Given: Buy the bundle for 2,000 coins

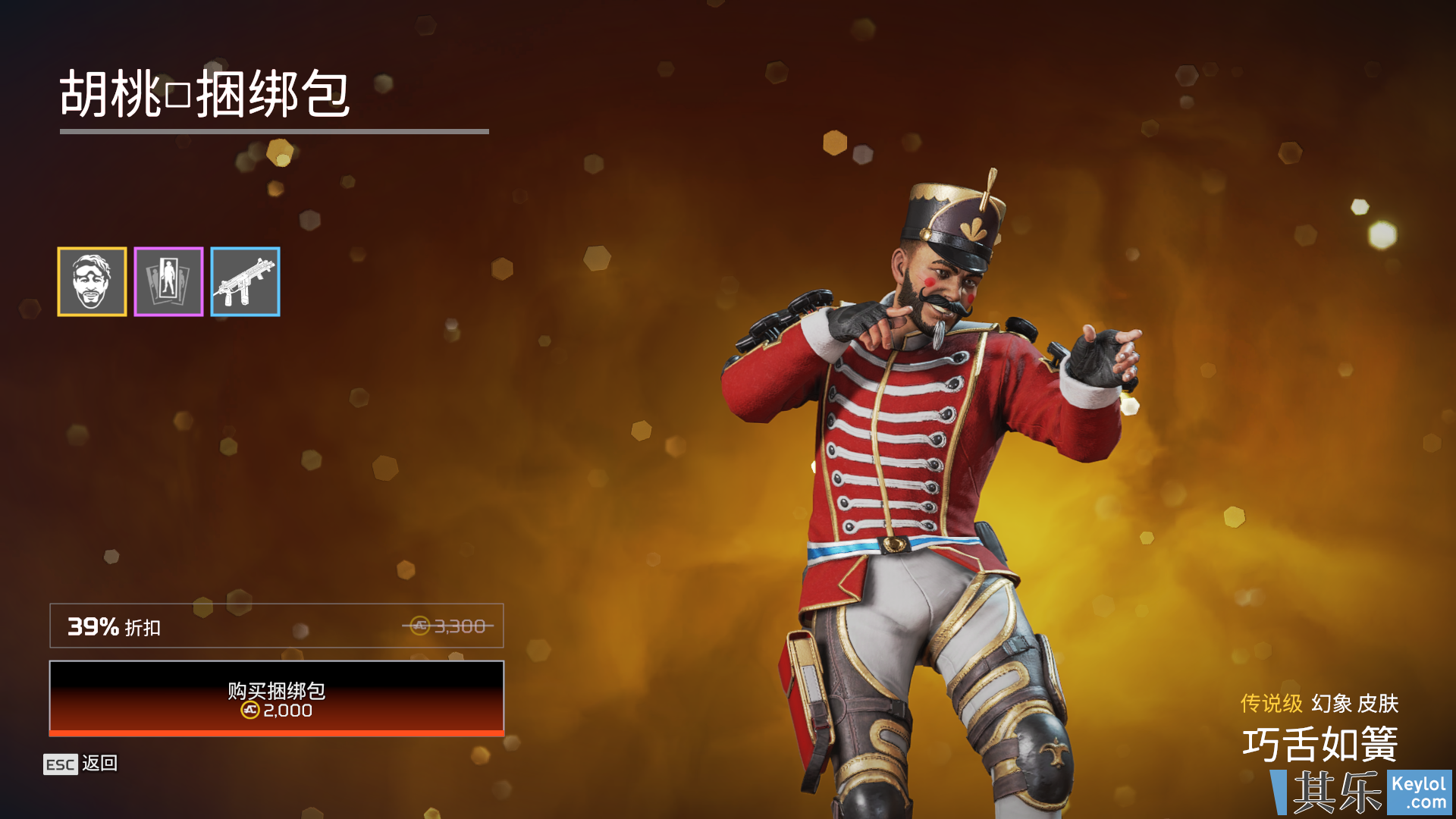Looking at the screenshot, I should [x=276, y=698].
